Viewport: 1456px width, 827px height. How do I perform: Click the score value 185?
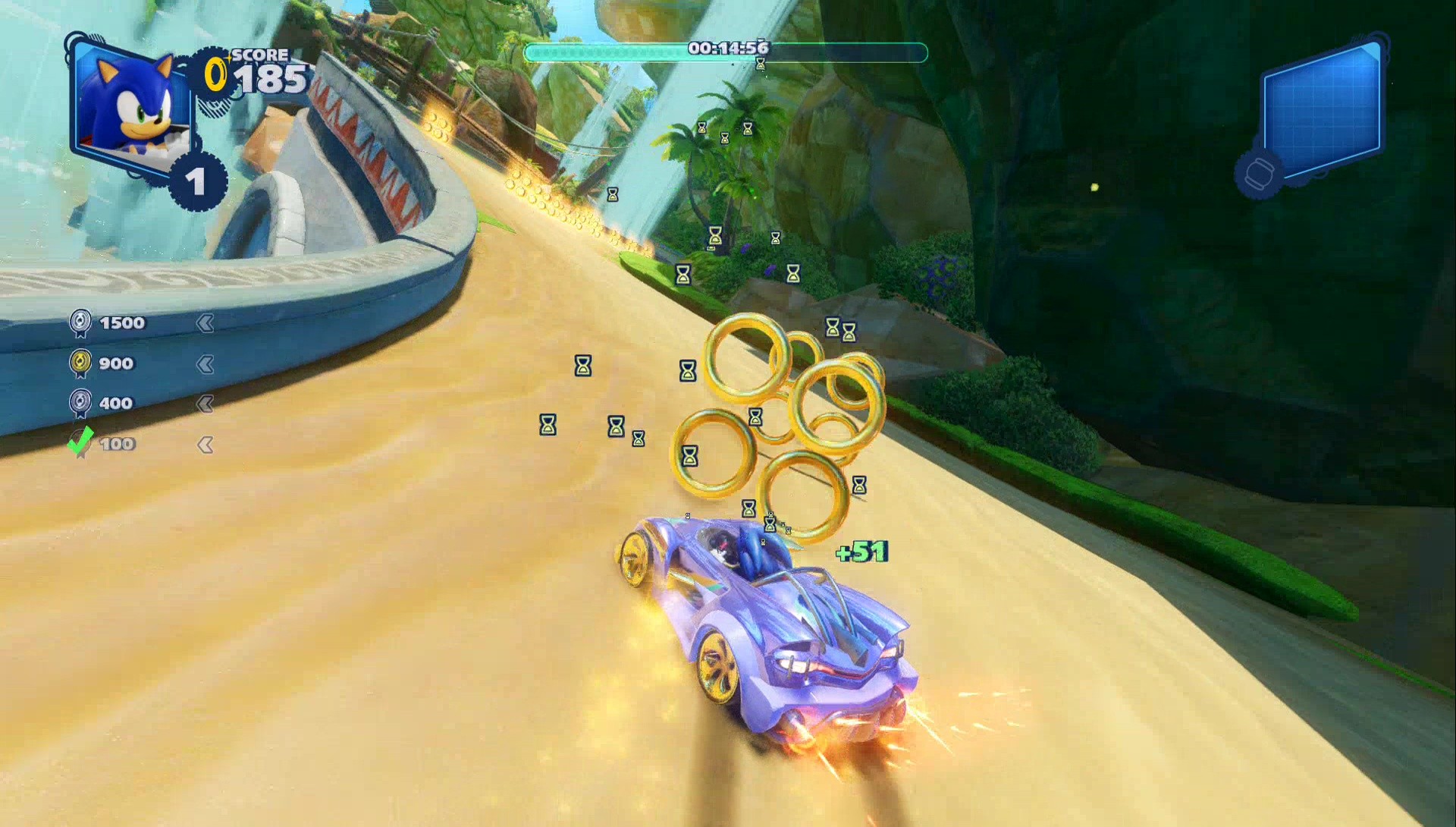pyautogui.click(x=273, y=77)
